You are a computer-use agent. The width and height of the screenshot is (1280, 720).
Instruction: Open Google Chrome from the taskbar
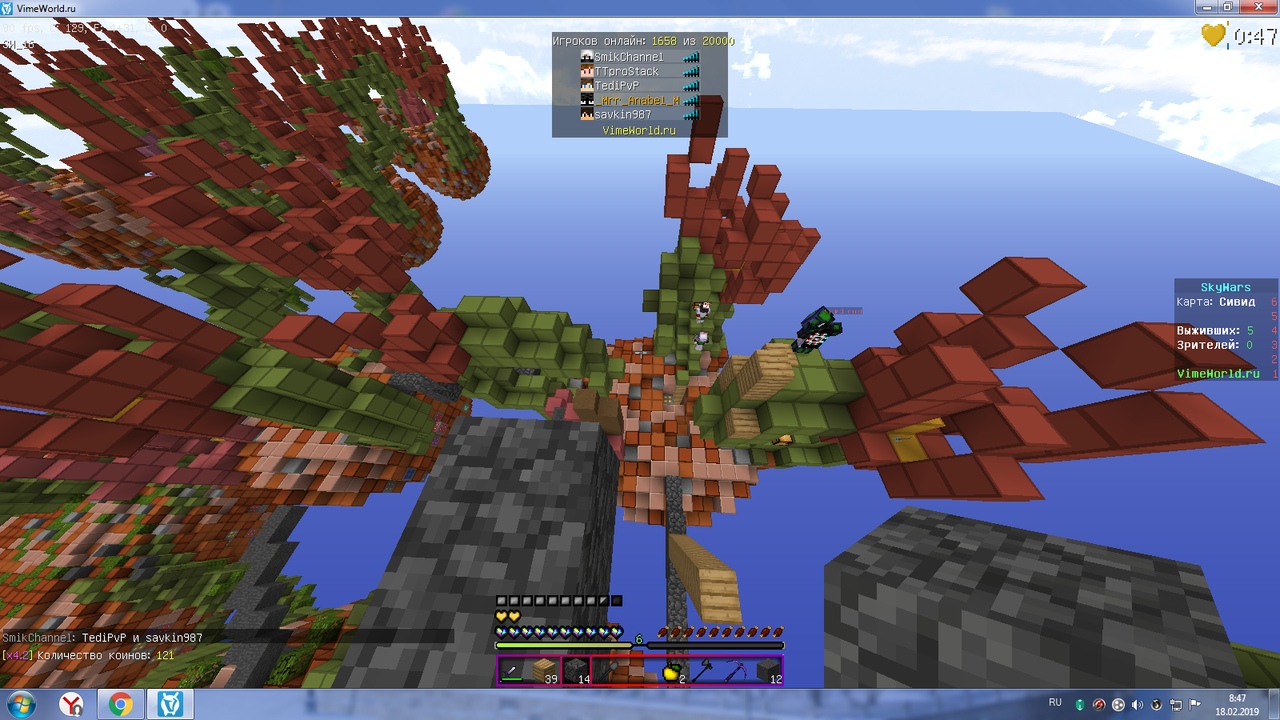(x=120, y=705)
